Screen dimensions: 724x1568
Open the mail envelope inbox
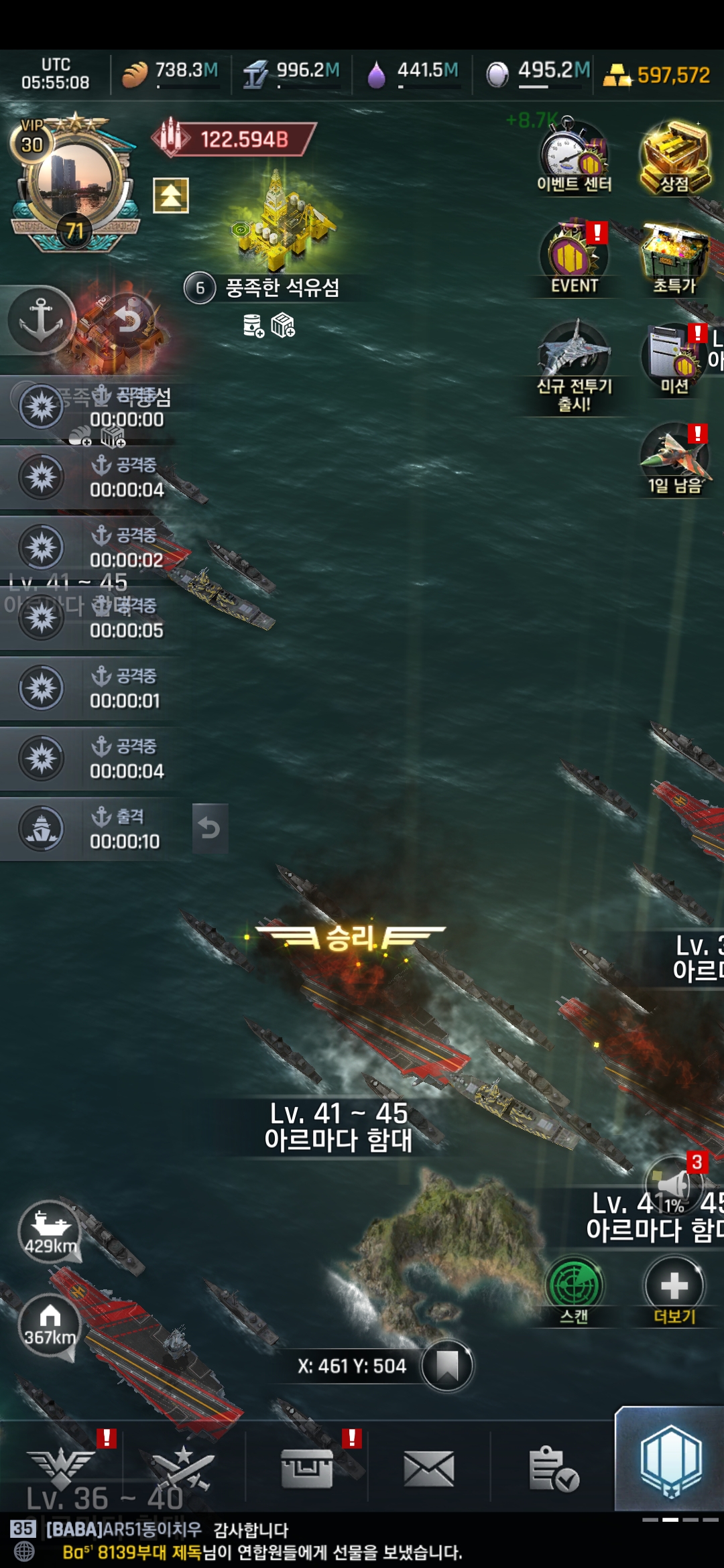pos(429,1469)
